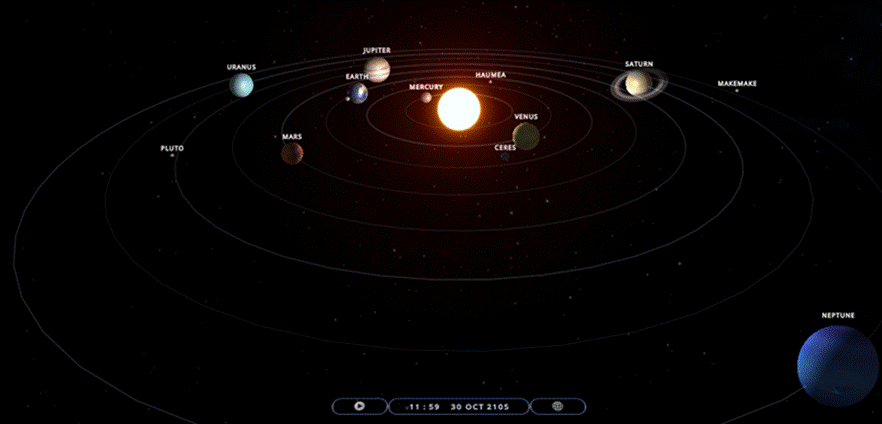The image size is (882, 424).
Task: Select the Mars label
Action: point(292,136)
